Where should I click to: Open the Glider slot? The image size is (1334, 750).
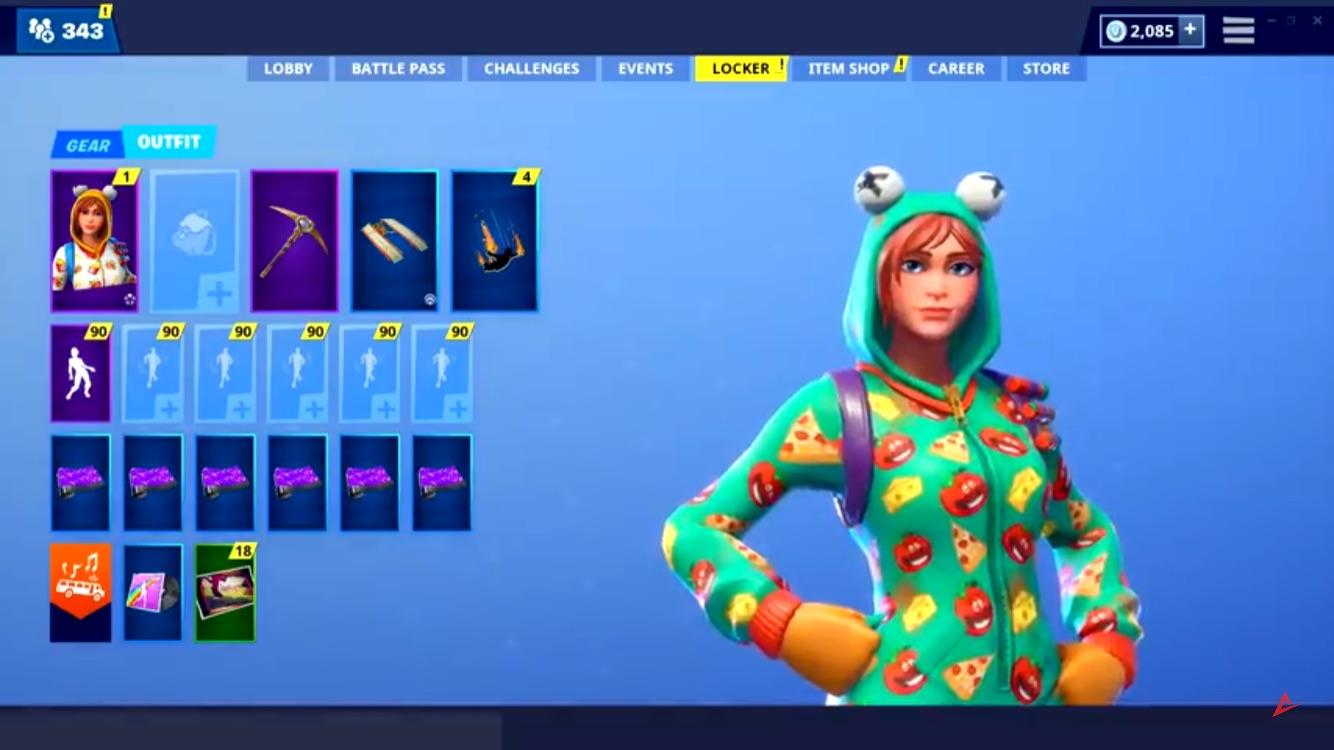click(x=395, y=239)
